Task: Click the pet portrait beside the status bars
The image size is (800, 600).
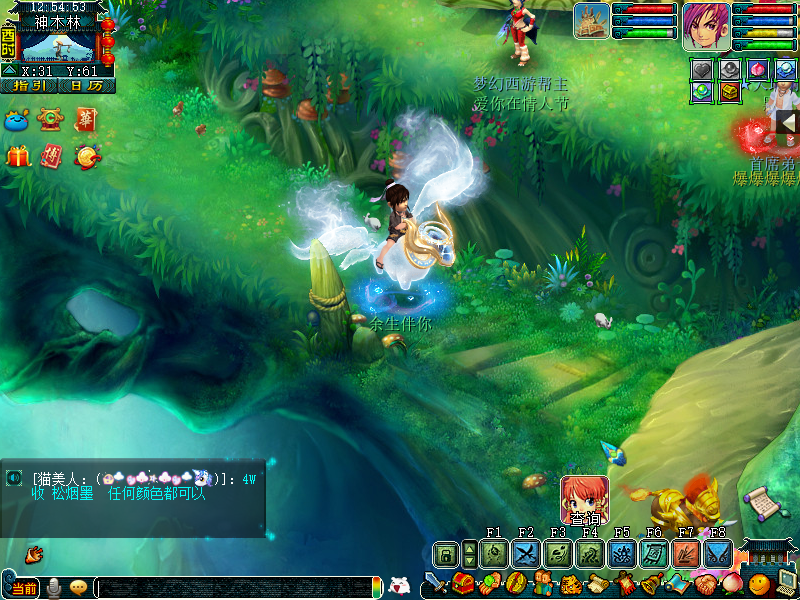Action: tap(592, 21)
